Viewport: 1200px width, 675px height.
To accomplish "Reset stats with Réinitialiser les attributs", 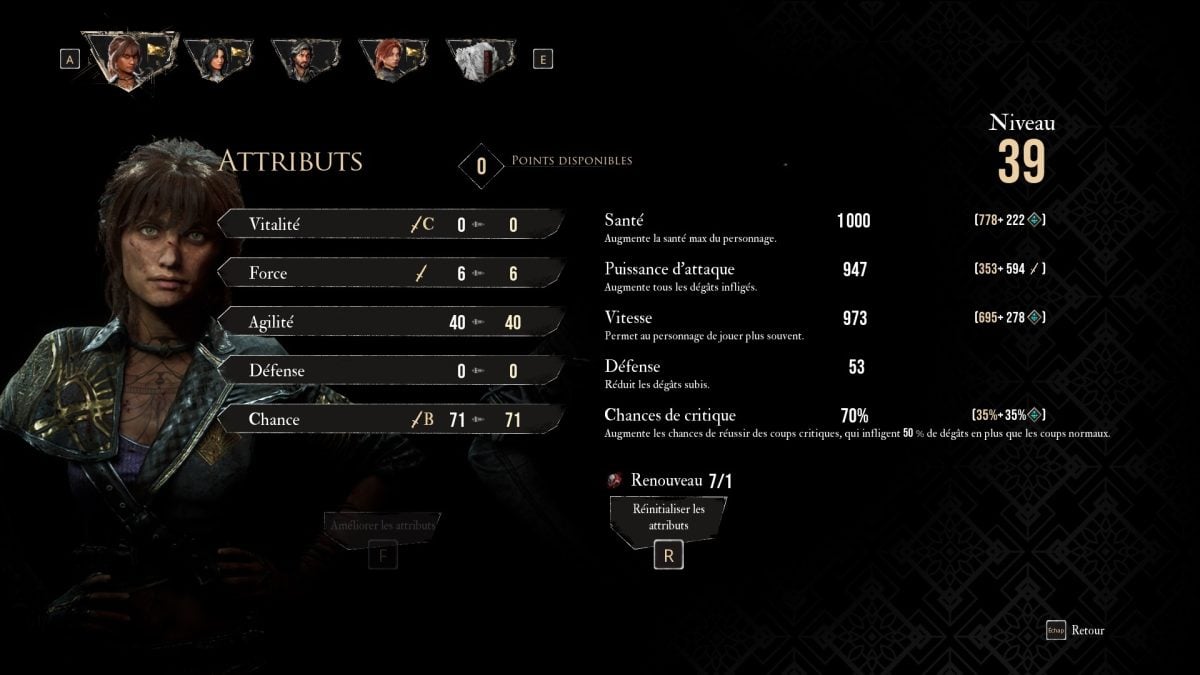I will point(668,517).
